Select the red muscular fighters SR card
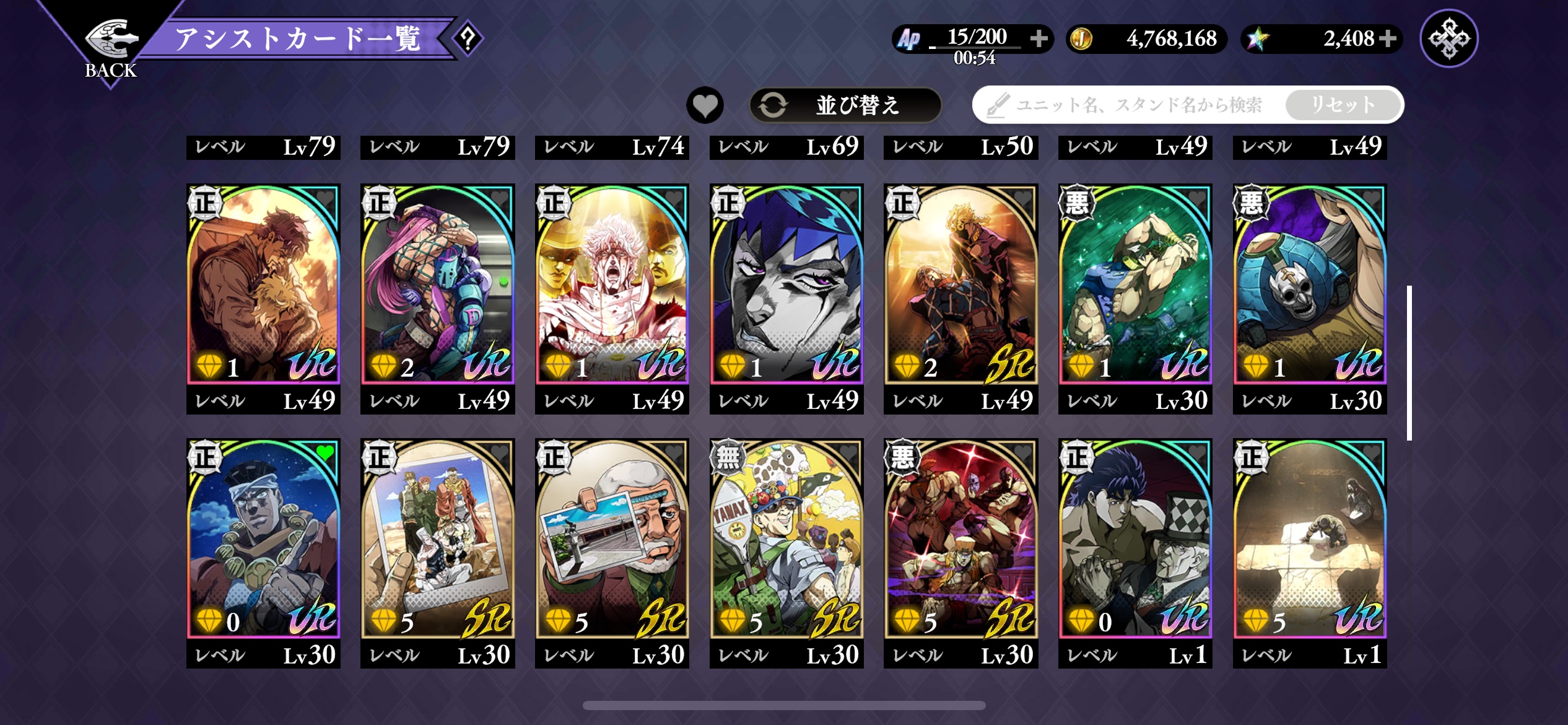 click(x=961, y=539)
